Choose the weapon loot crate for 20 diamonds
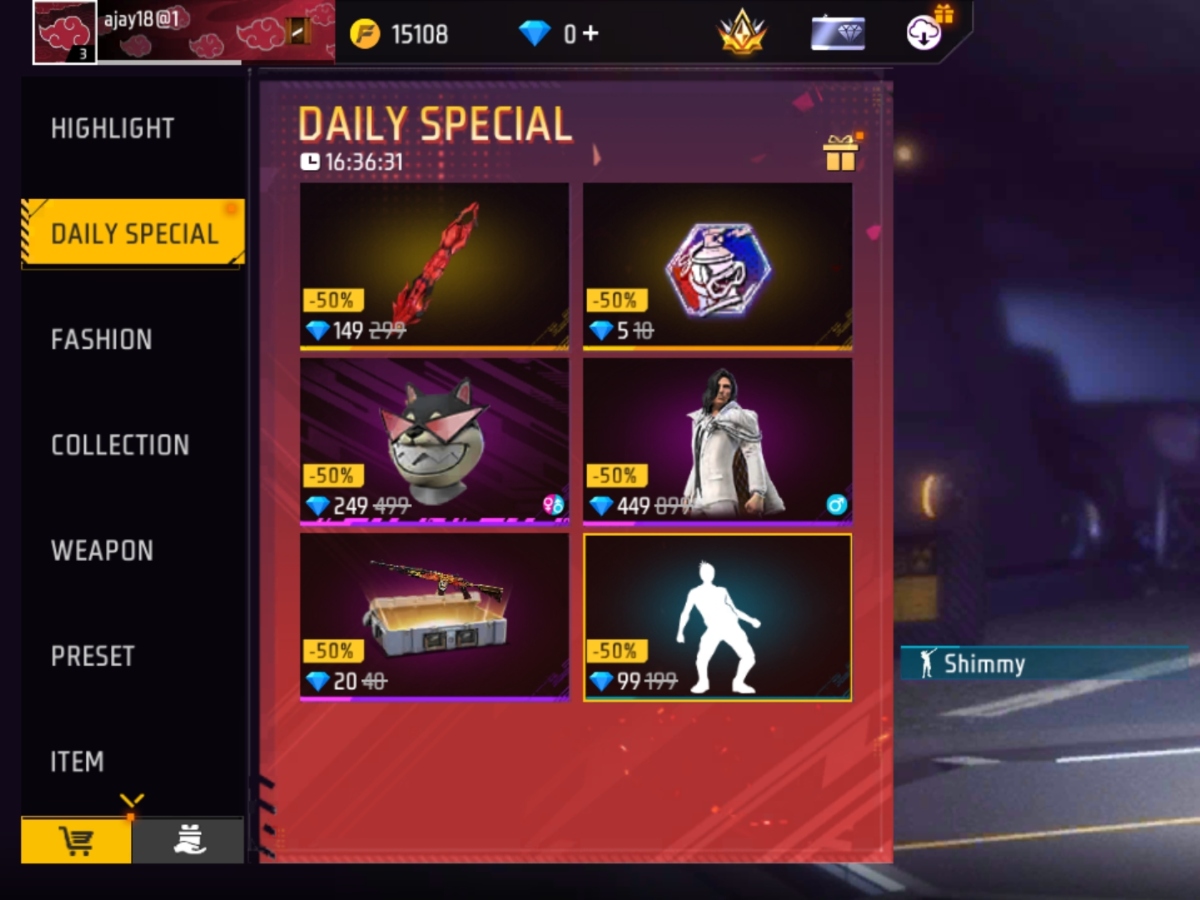Screen dimensions: 1200x900 pos(434,616)
